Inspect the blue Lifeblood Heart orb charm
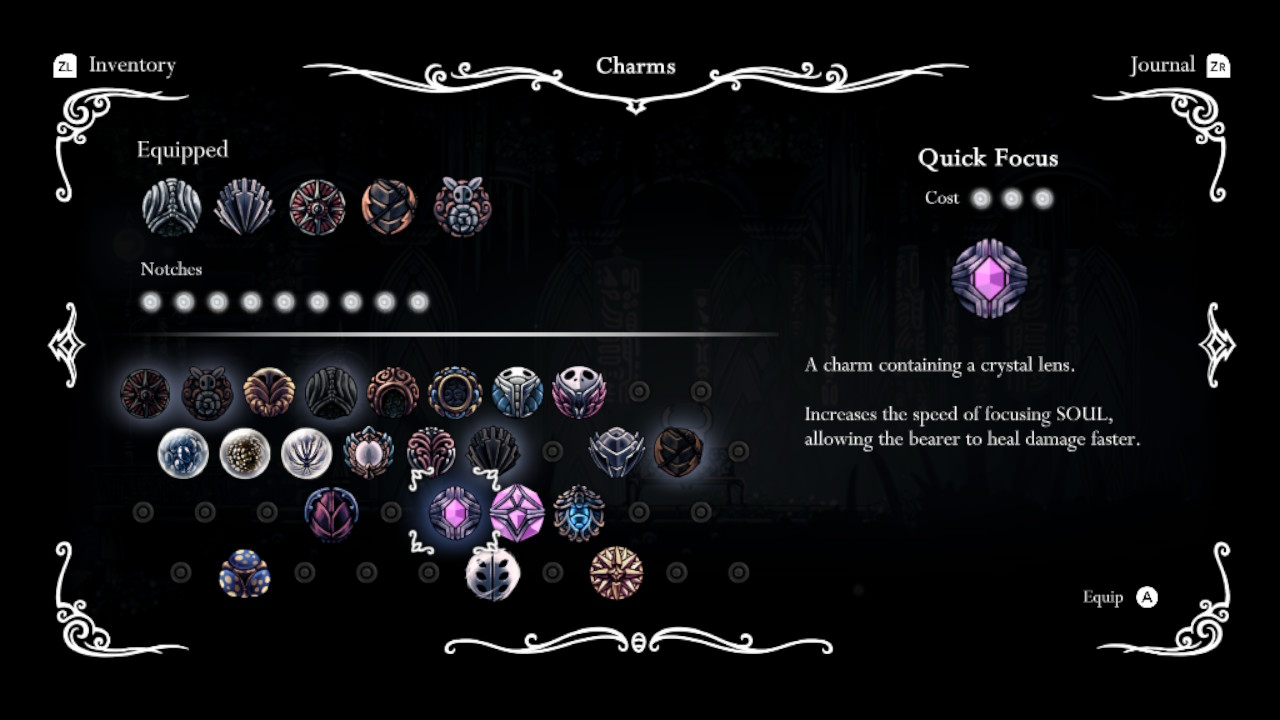This screenshot has height=720, width=1280. 183,452
